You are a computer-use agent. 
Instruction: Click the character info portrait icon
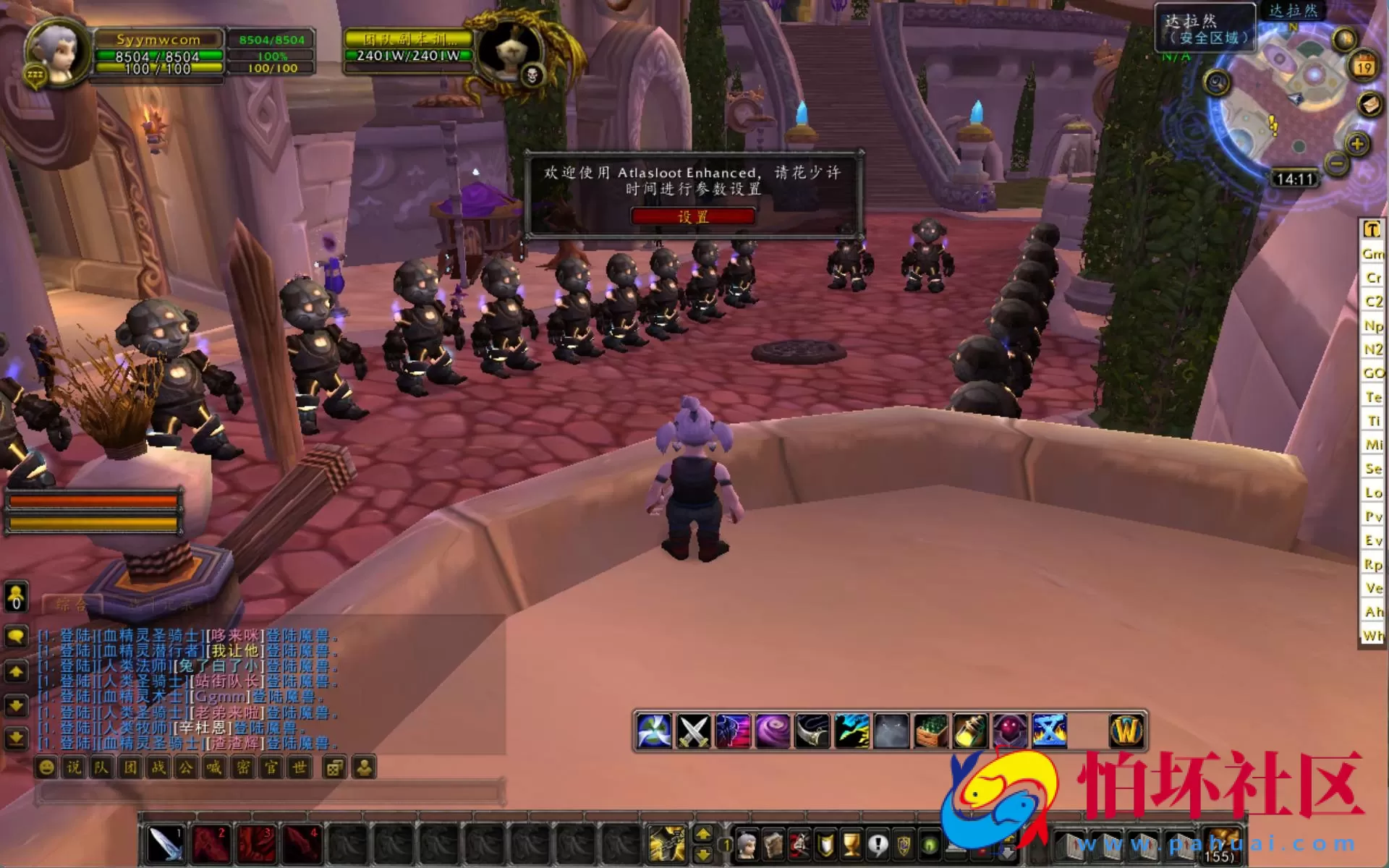748,848
